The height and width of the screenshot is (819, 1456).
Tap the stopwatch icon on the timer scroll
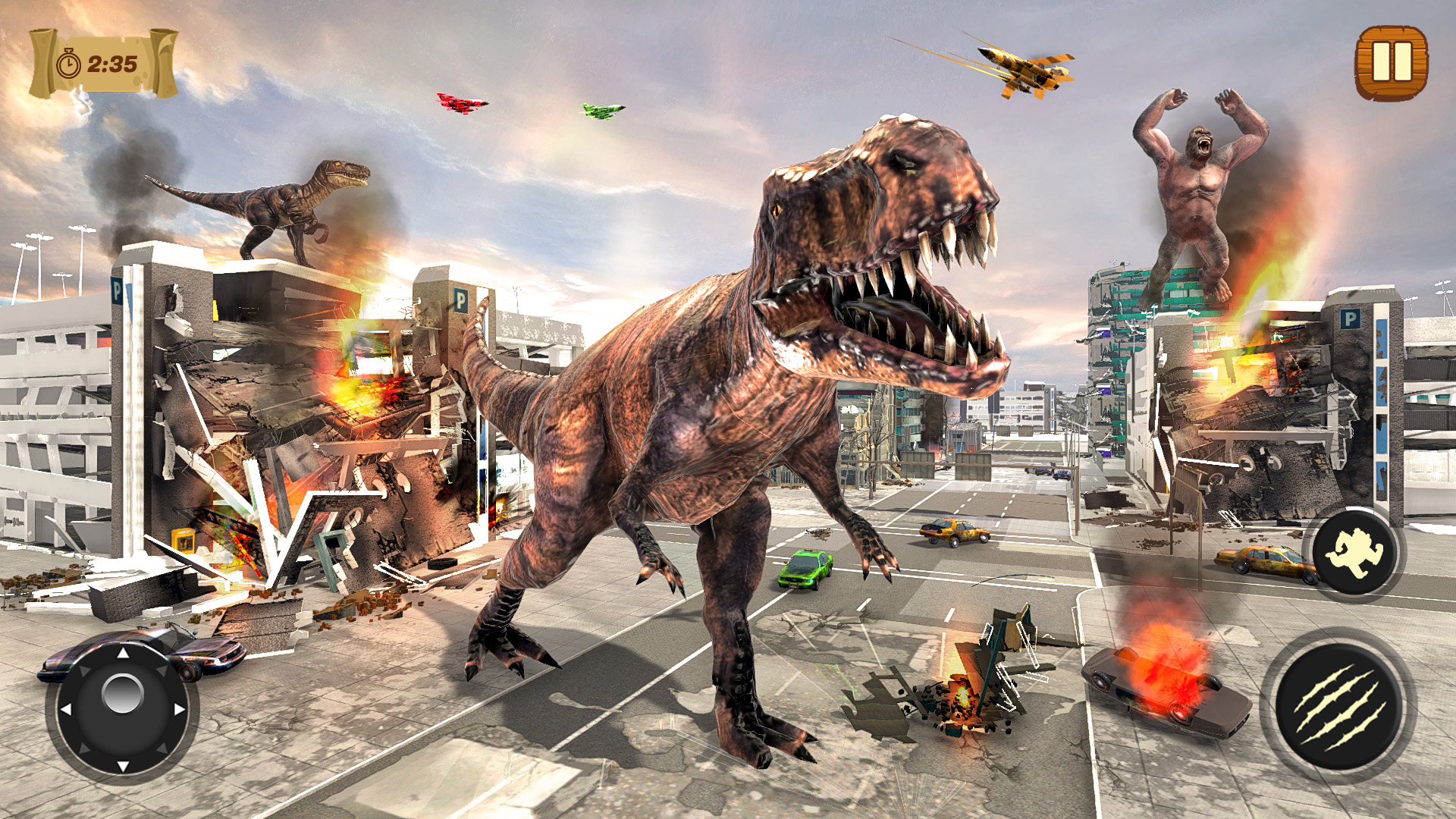point(69,64)
